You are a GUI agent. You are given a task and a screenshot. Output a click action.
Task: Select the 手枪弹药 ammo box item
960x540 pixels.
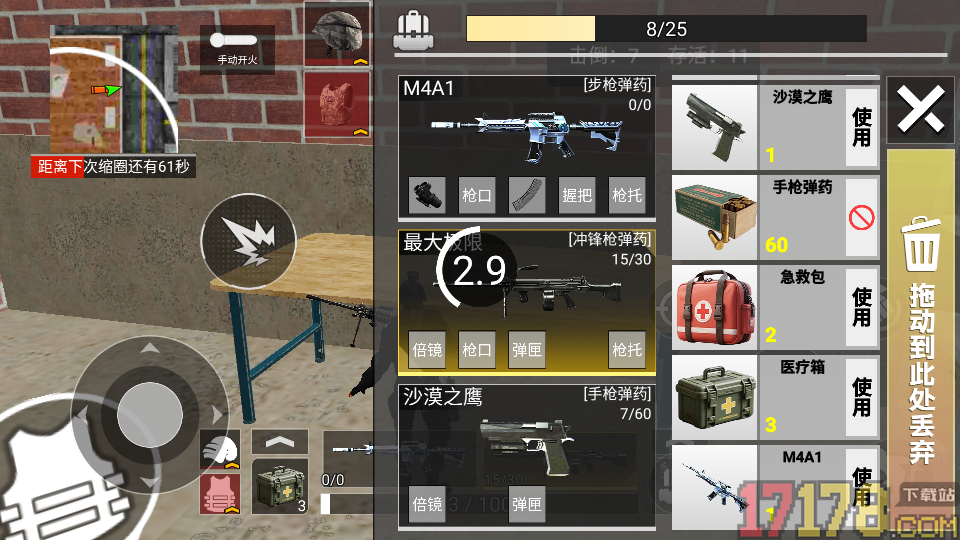(714, 217)
